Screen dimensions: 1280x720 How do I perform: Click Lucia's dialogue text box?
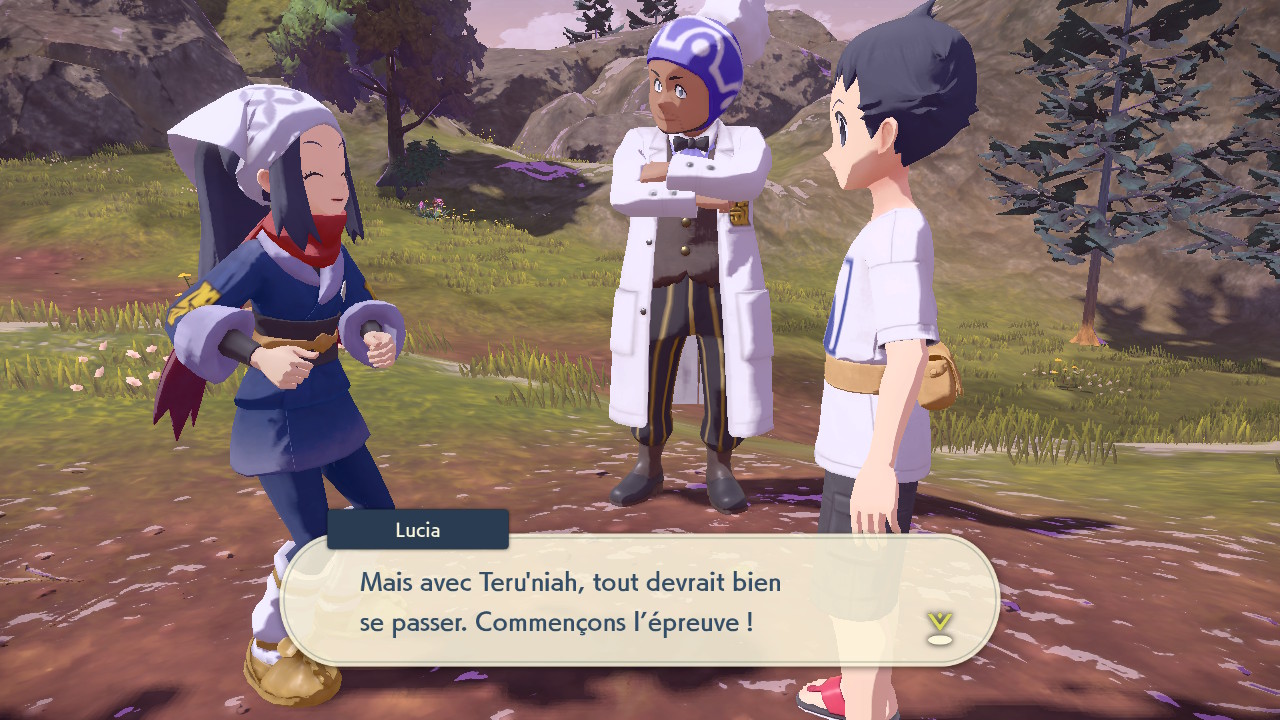(640, 600)
